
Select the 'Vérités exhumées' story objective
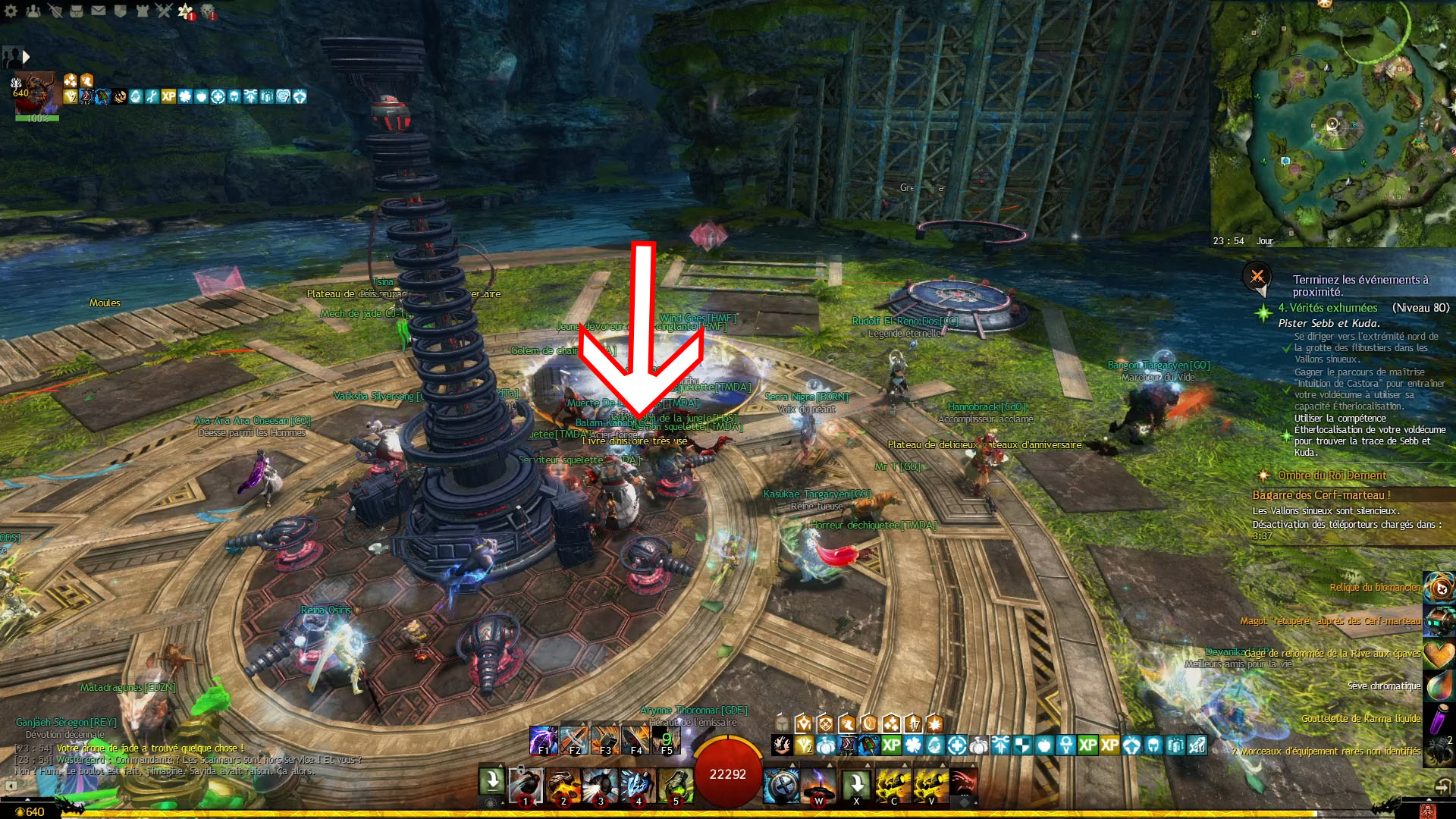click(x=1327, y=308)
